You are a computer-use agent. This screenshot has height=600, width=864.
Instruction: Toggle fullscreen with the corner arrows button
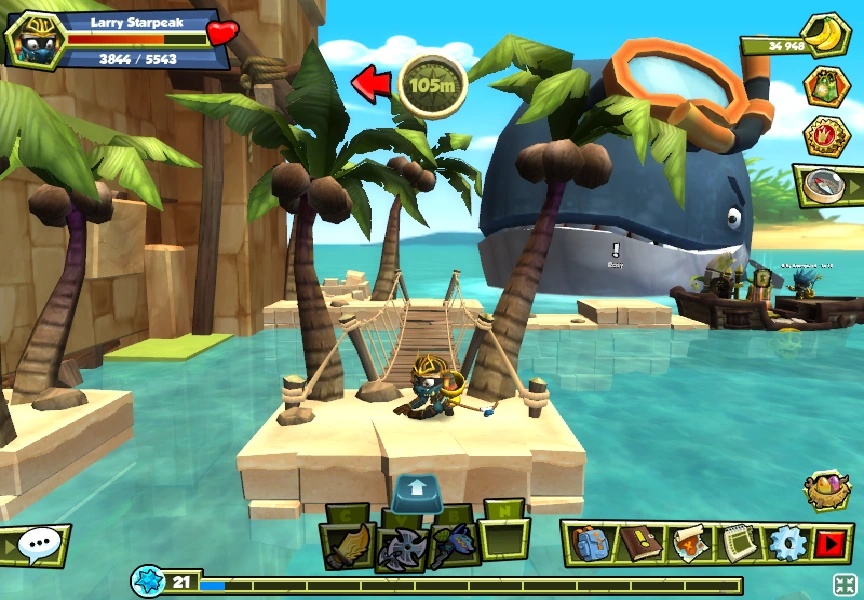[x=845, y=585]
